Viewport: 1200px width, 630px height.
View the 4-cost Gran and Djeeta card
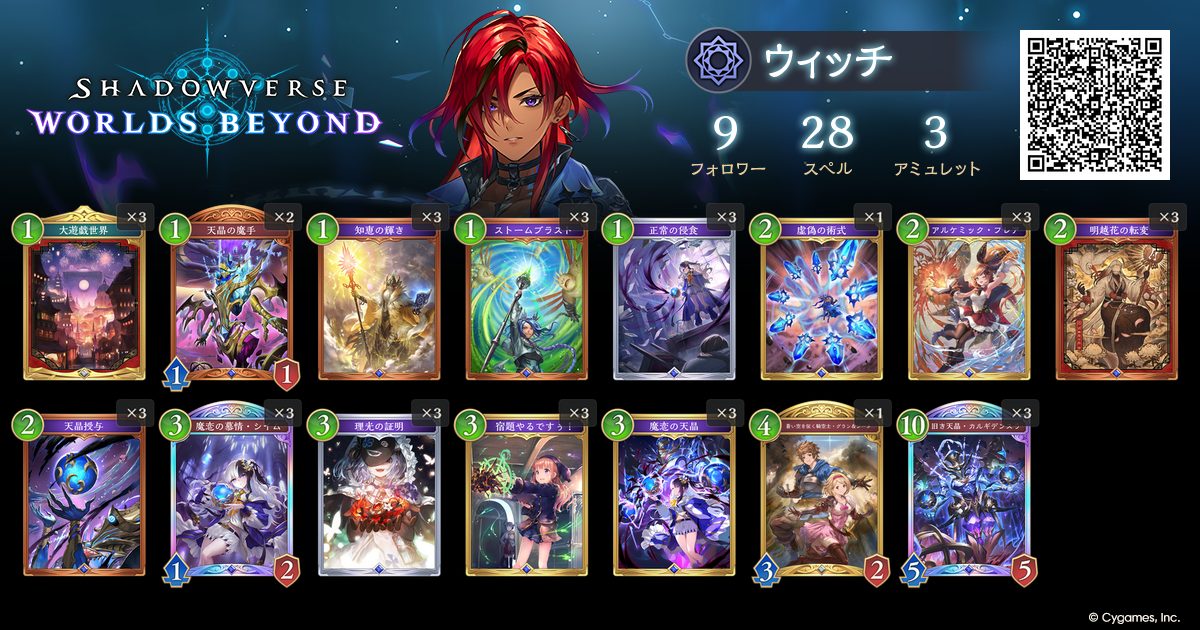(822, 497)
